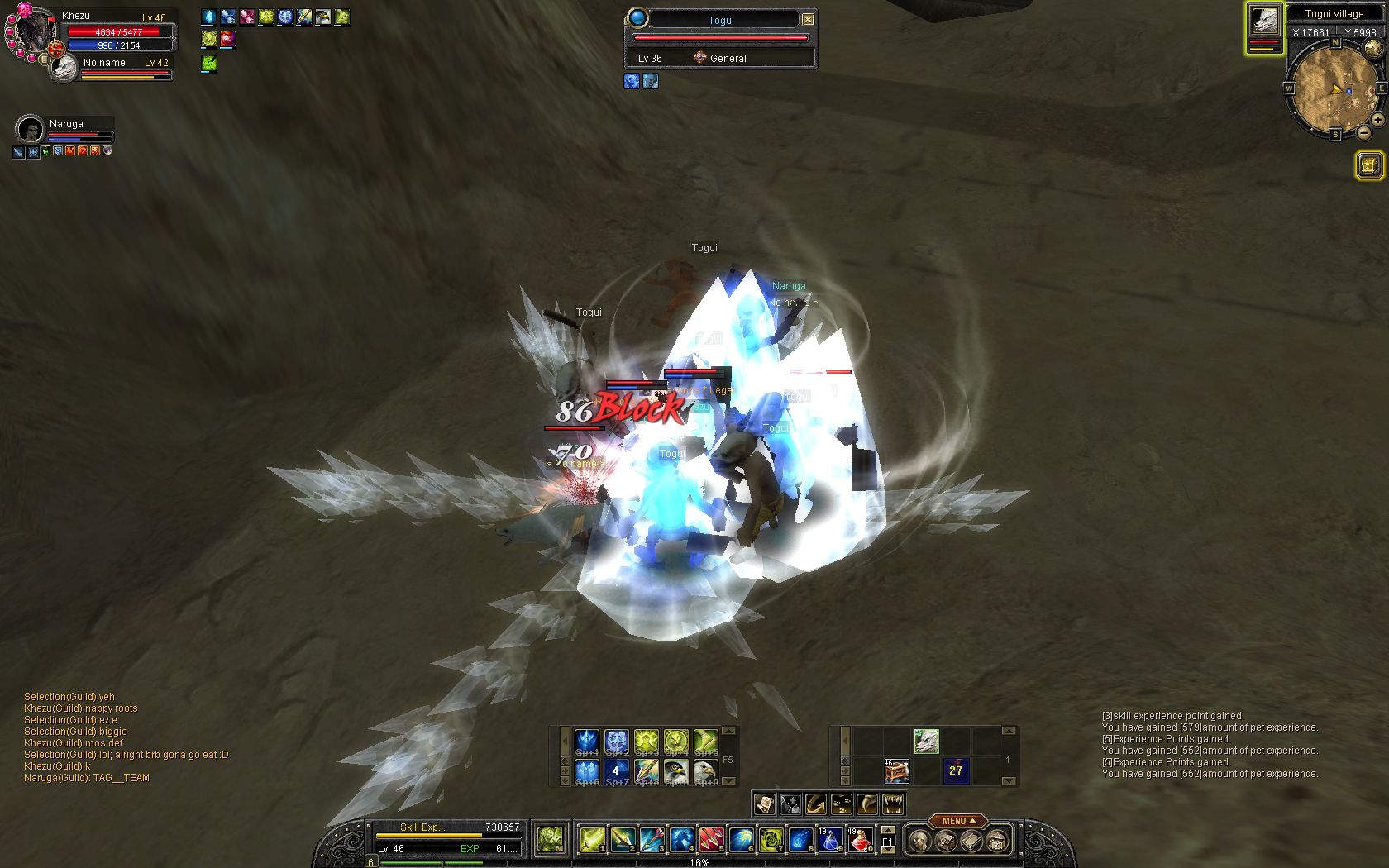The height and width of the screenshot is (868, 1389).
Task: Open the MENU expander tab
Action: (957, 821)
